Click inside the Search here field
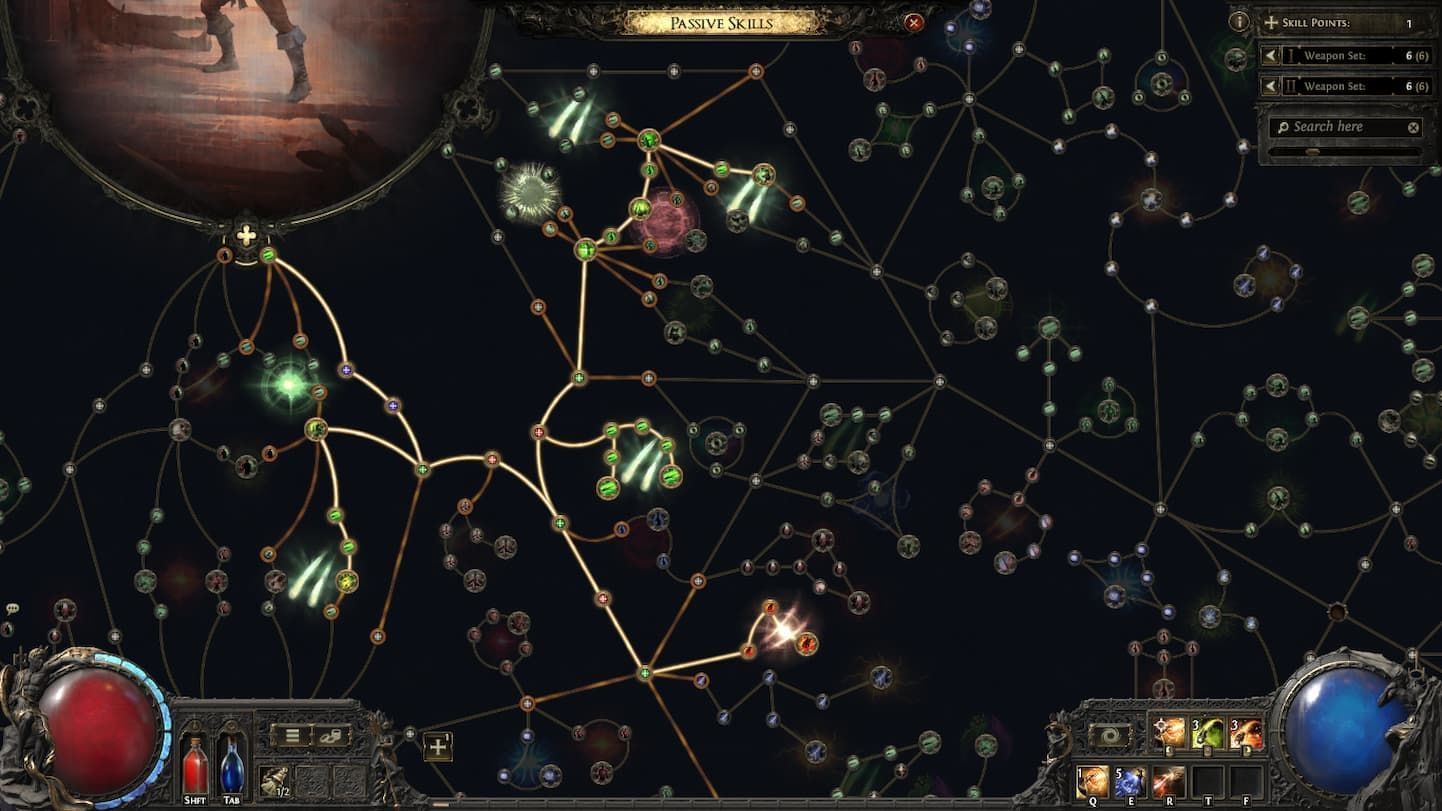 point(1330,126)
